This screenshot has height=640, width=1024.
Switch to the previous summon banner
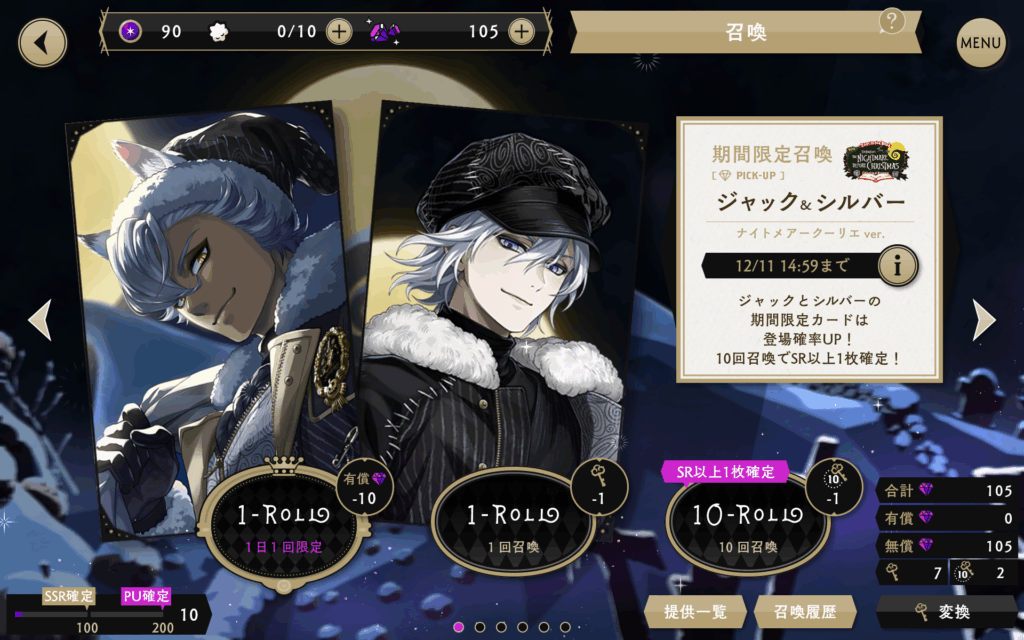pos(40,320)
